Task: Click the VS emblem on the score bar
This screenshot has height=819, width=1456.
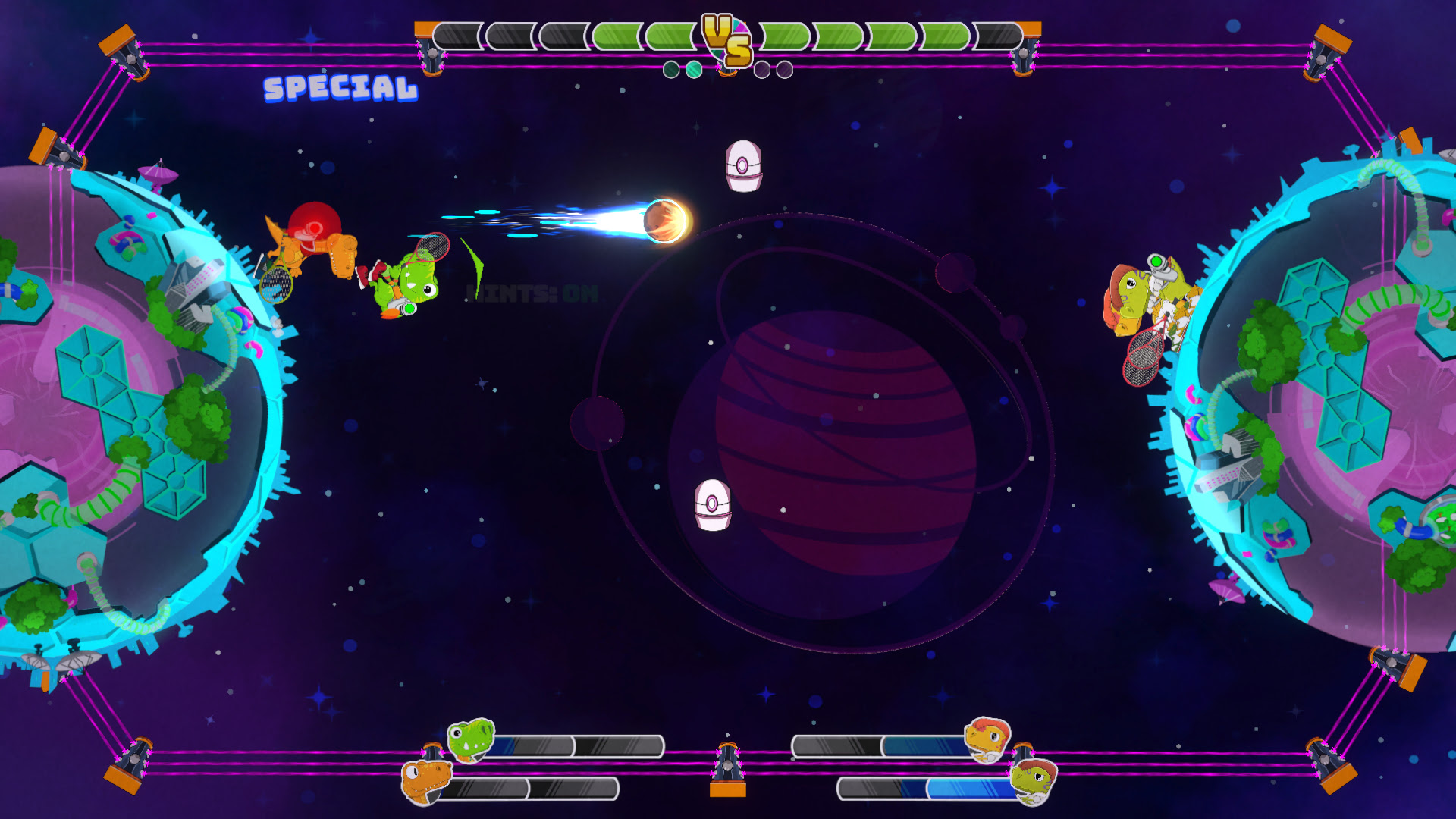Action: coord(726,39)
